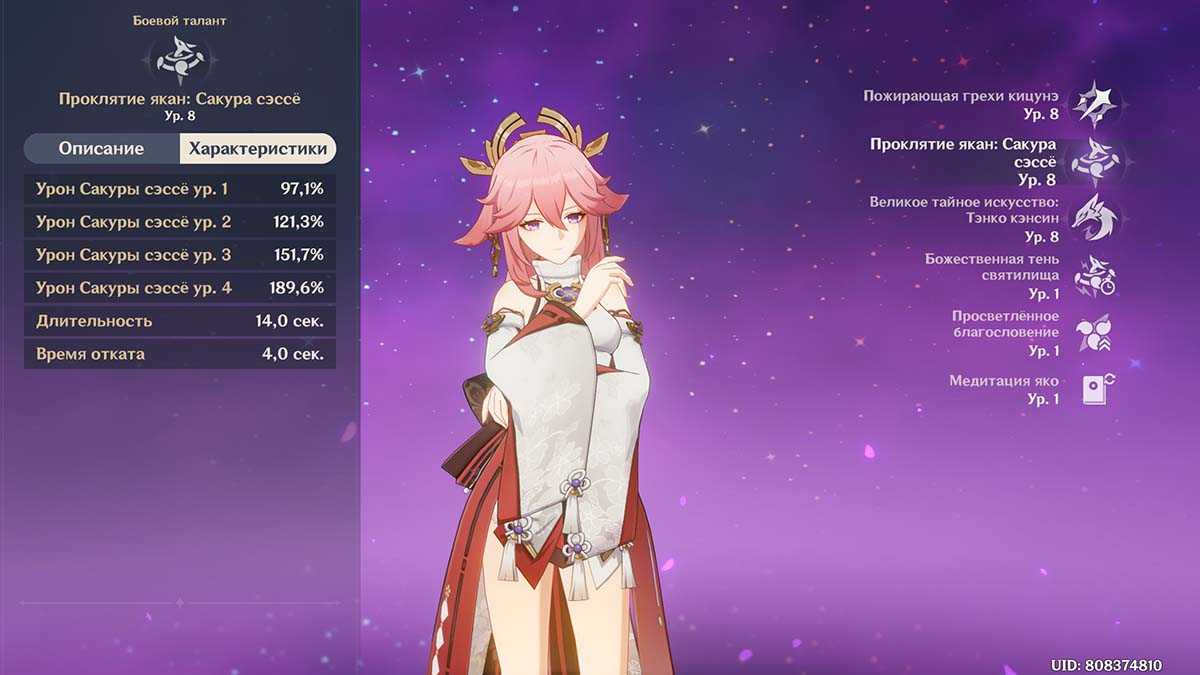The width and height of the screenshot is (1200, 675).
Task: Select the Характеристики tab
Action: [x=257, y=149]
